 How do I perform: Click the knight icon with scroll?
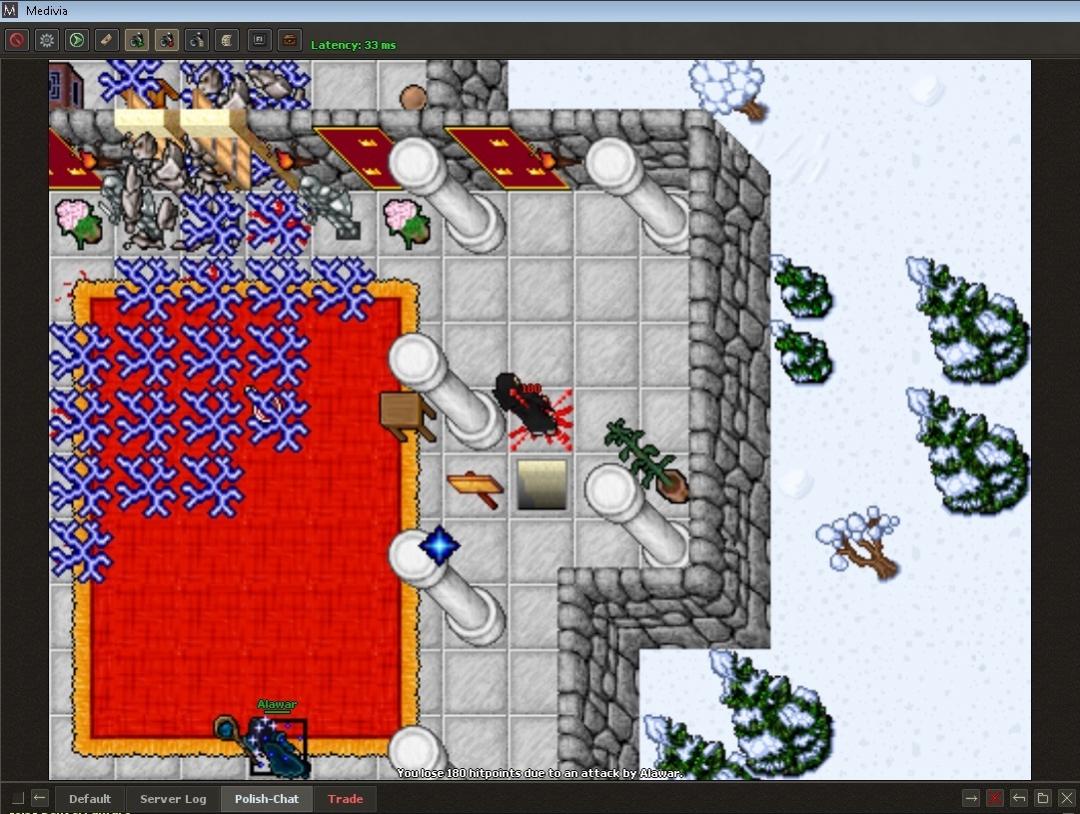click(x=197, y=40)
